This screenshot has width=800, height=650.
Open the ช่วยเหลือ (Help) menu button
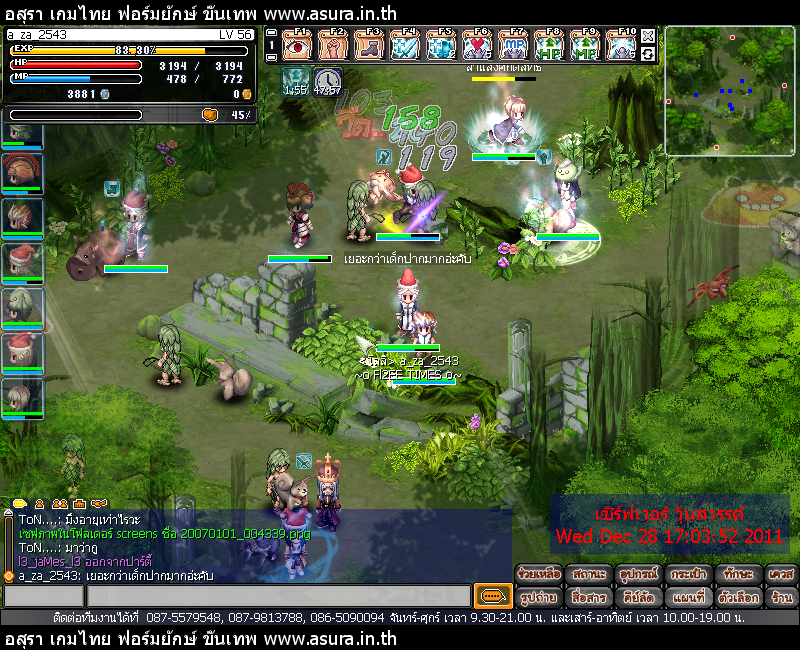[540, 575]
